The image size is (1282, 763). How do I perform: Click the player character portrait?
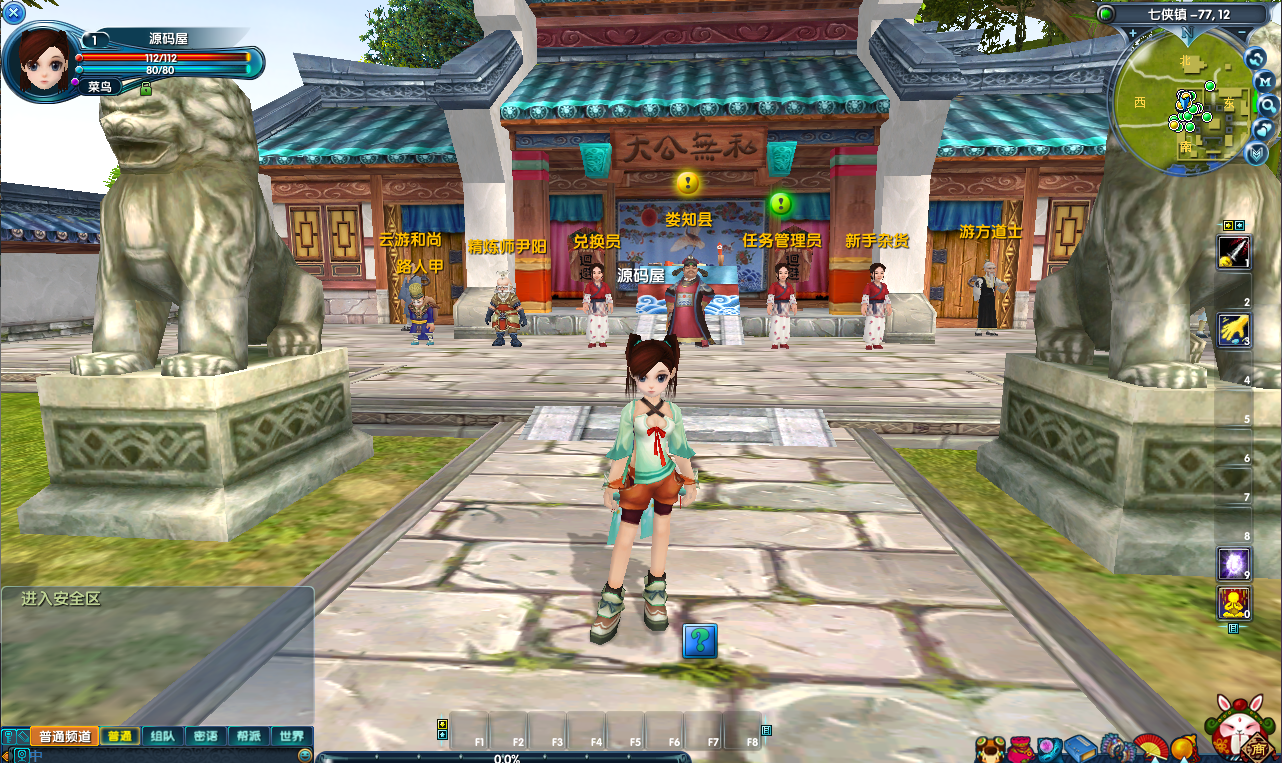point(42,58)
